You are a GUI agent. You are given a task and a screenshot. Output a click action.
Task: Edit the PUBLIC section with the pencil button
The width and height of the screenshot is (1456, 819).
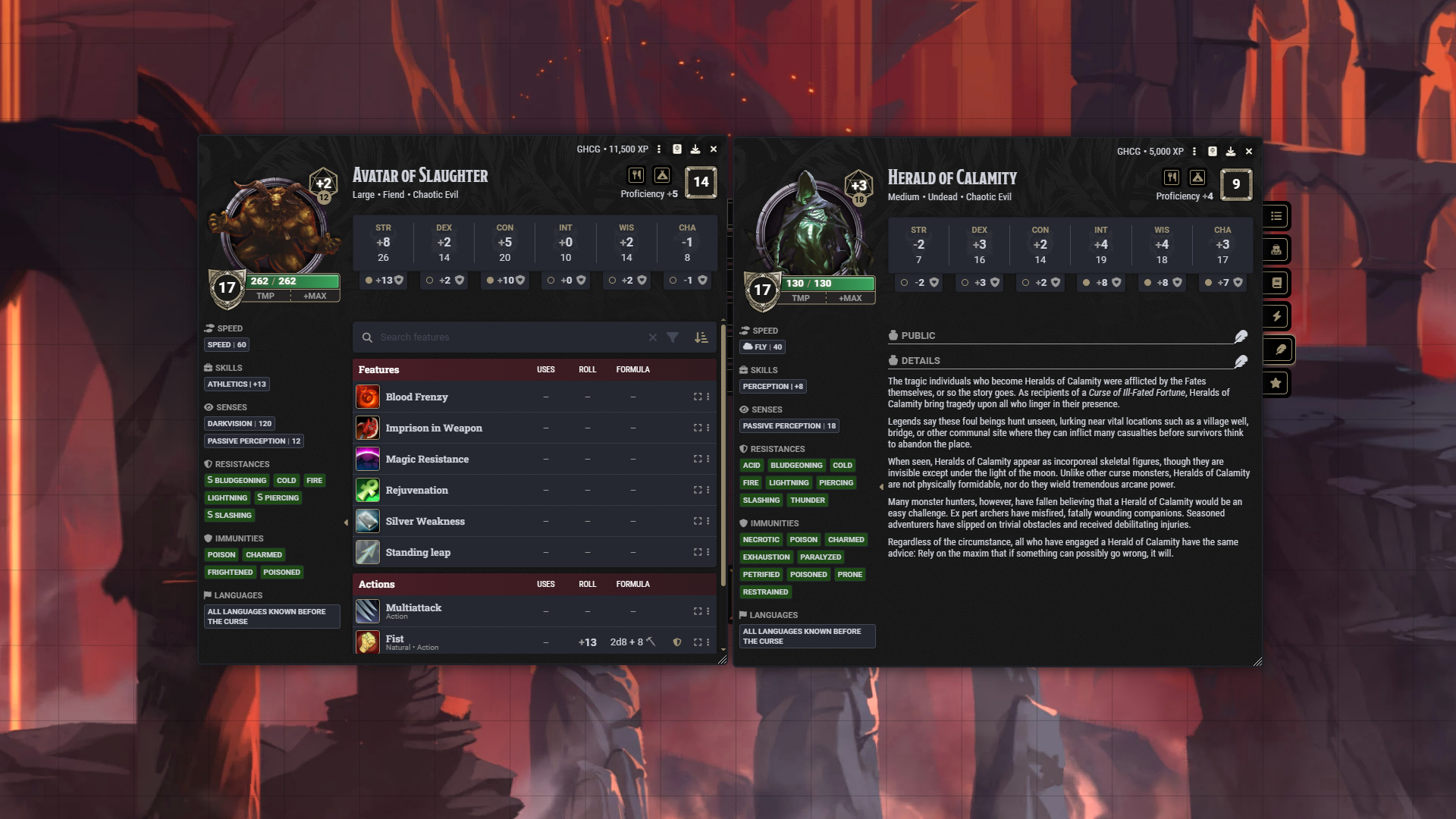coord(1241,336)
